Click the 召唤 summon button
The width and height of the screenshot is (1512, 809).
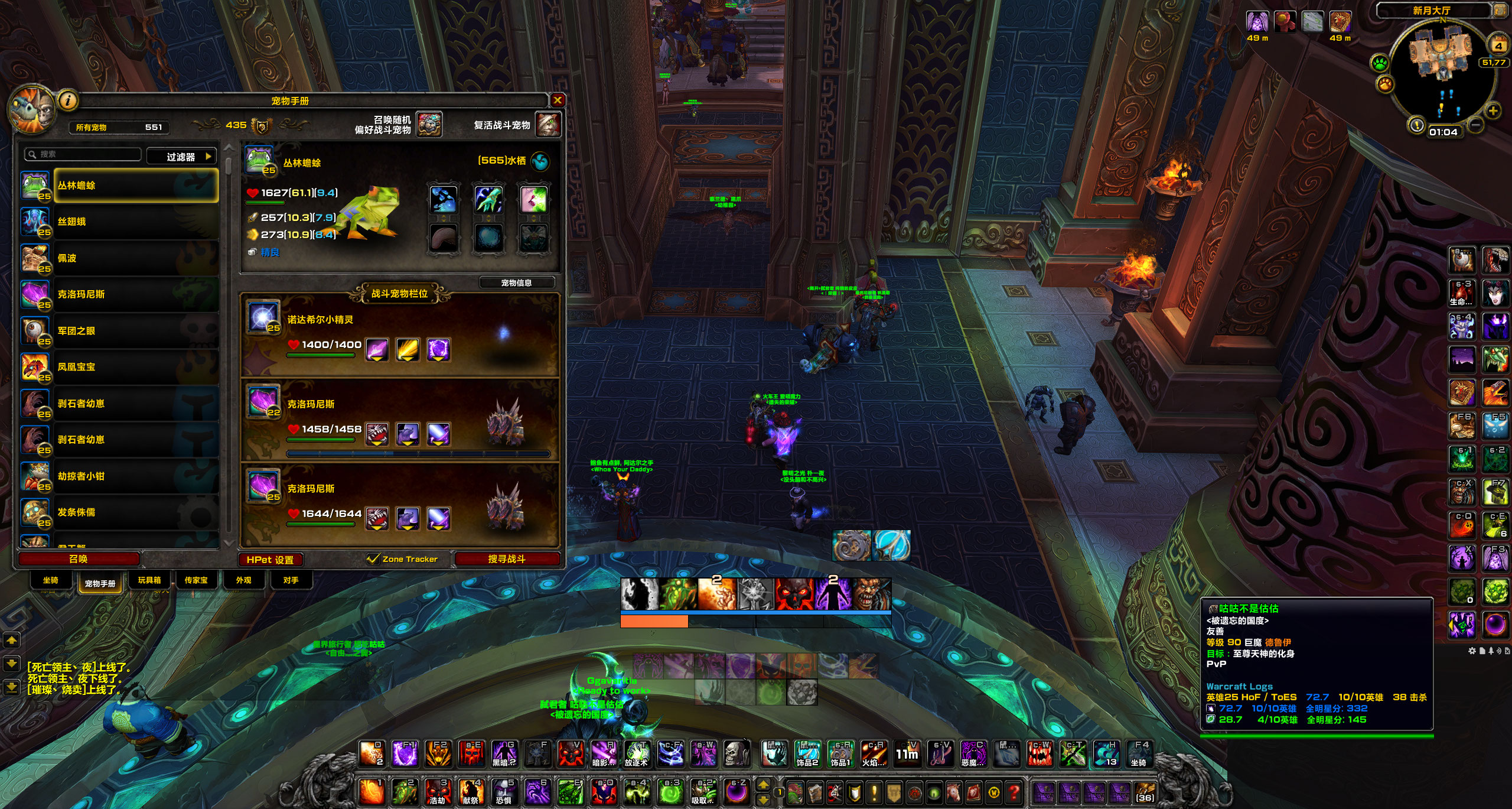pos(79,559)
